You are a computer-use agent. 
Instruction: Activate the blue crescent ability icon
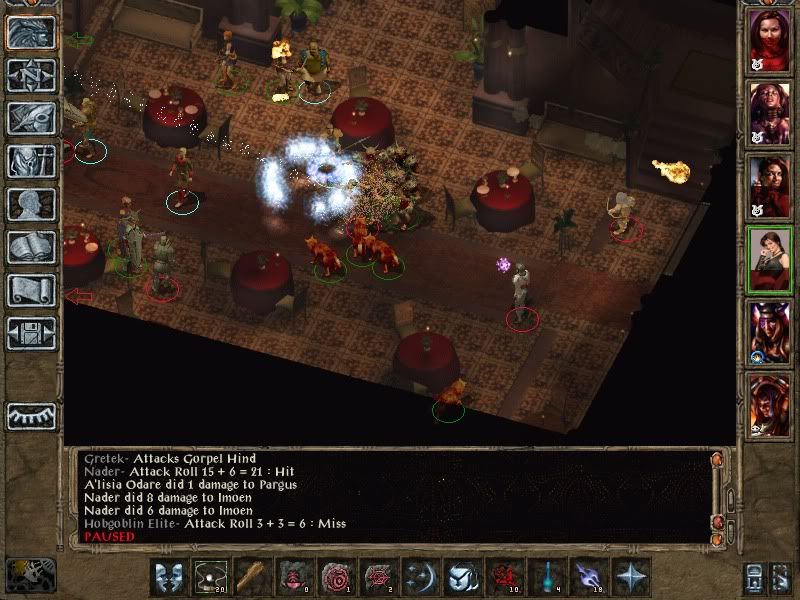click(x=421, y=578)
